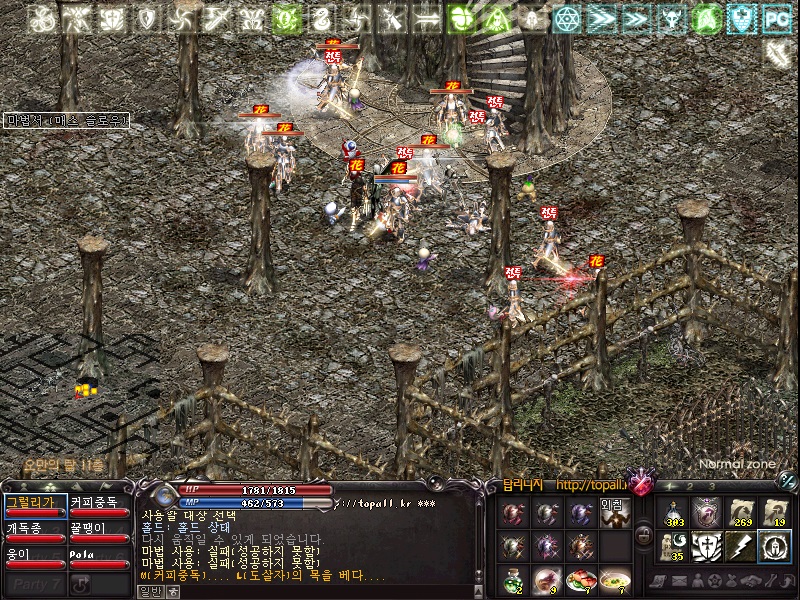Click the PC buff icon
Image resolution: width=800 pixels, height=600 pixels.
pos(776,18)
